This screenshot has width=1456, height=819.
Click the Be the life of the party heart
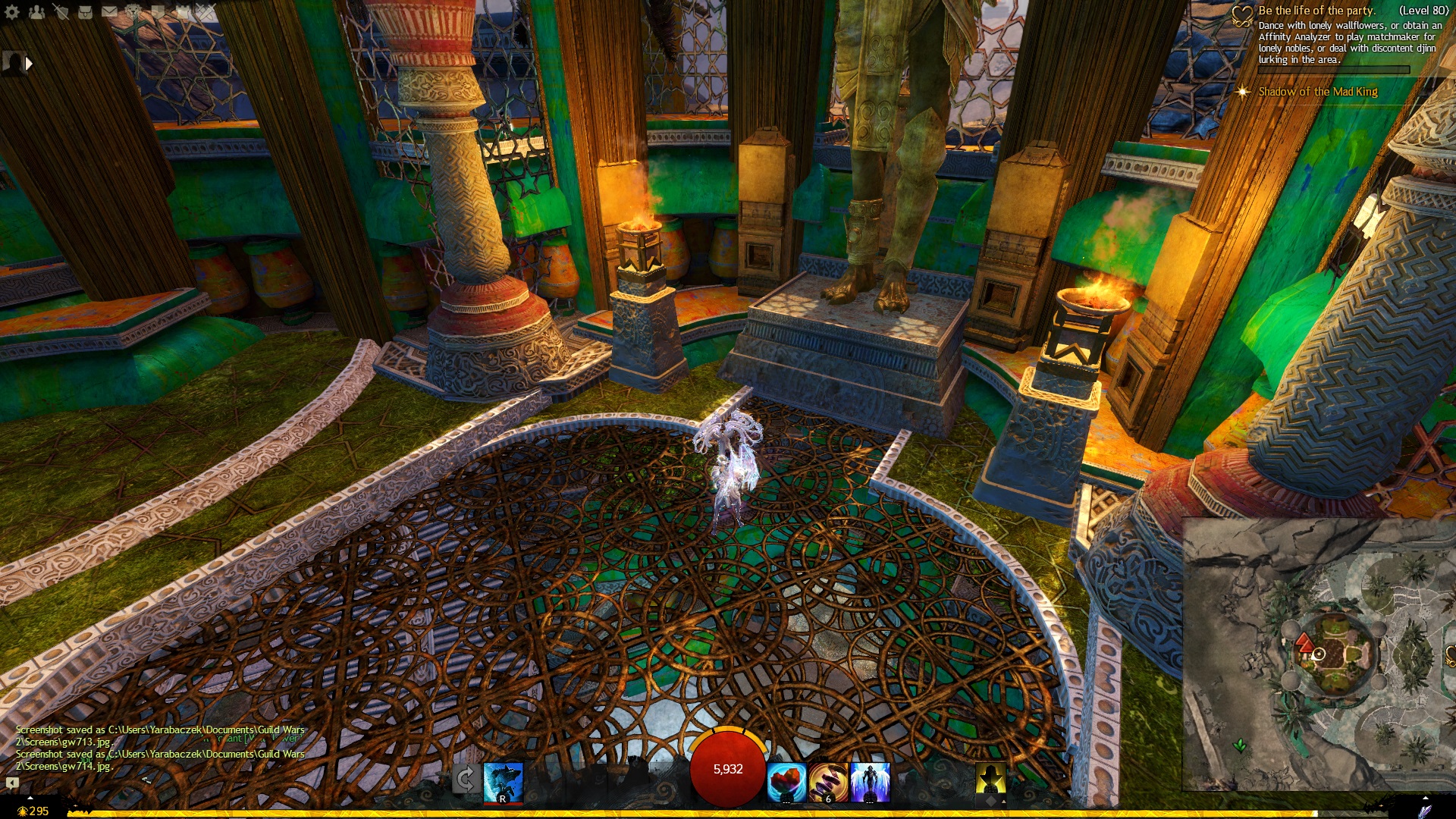(x=1241, y=15)
